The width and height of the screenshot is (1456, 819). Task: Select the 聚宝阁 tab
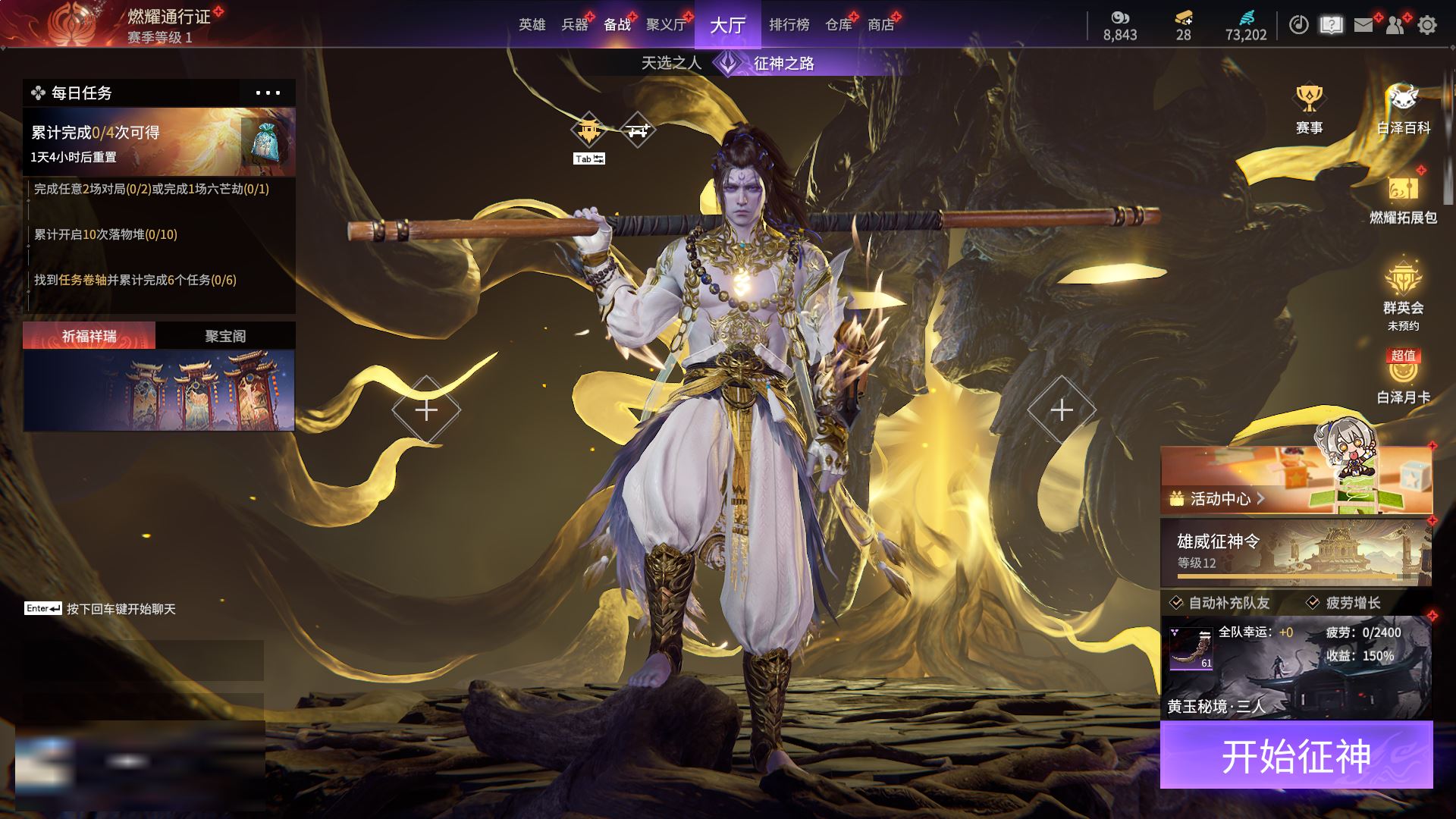coord(225,336)
